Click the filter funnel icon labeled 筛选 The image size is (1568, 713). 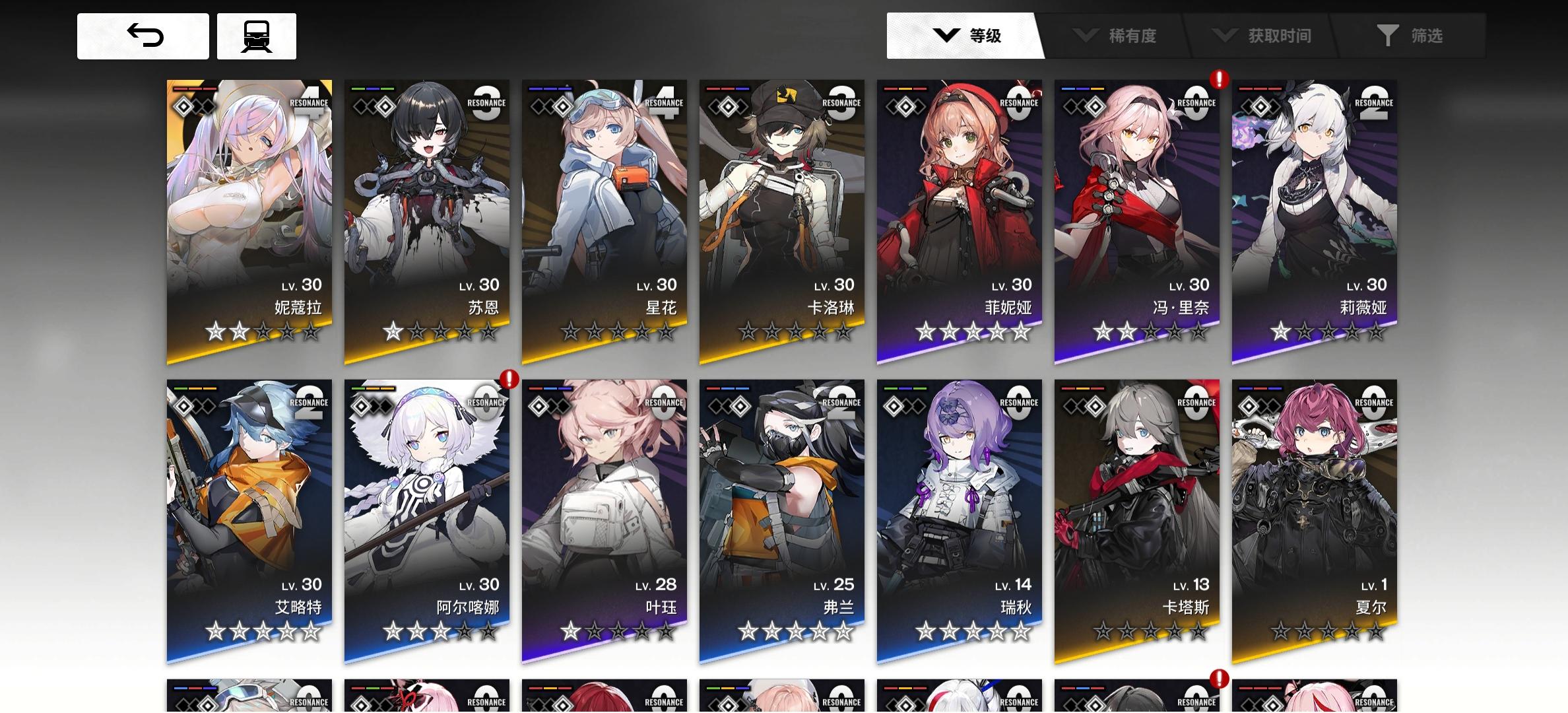click(x=1387, y=36)
